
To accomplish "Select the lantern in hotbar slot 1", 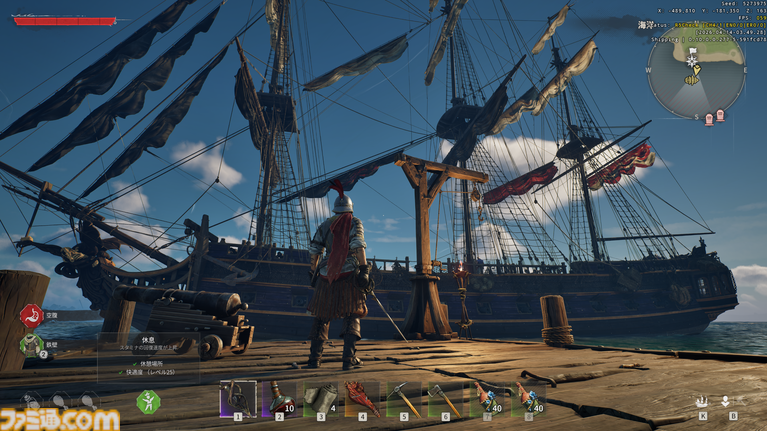I will (237, 398).
